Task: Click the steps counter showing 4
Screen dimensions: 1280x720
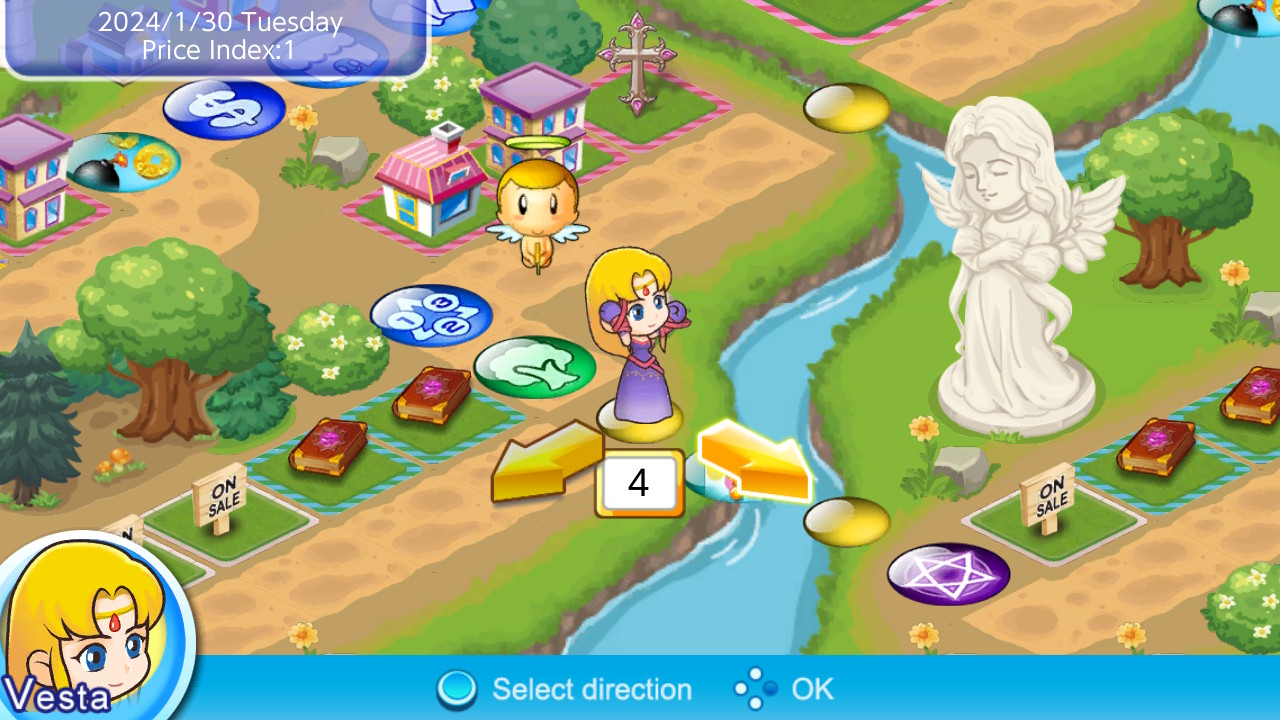Action: [x=639, y=483]
